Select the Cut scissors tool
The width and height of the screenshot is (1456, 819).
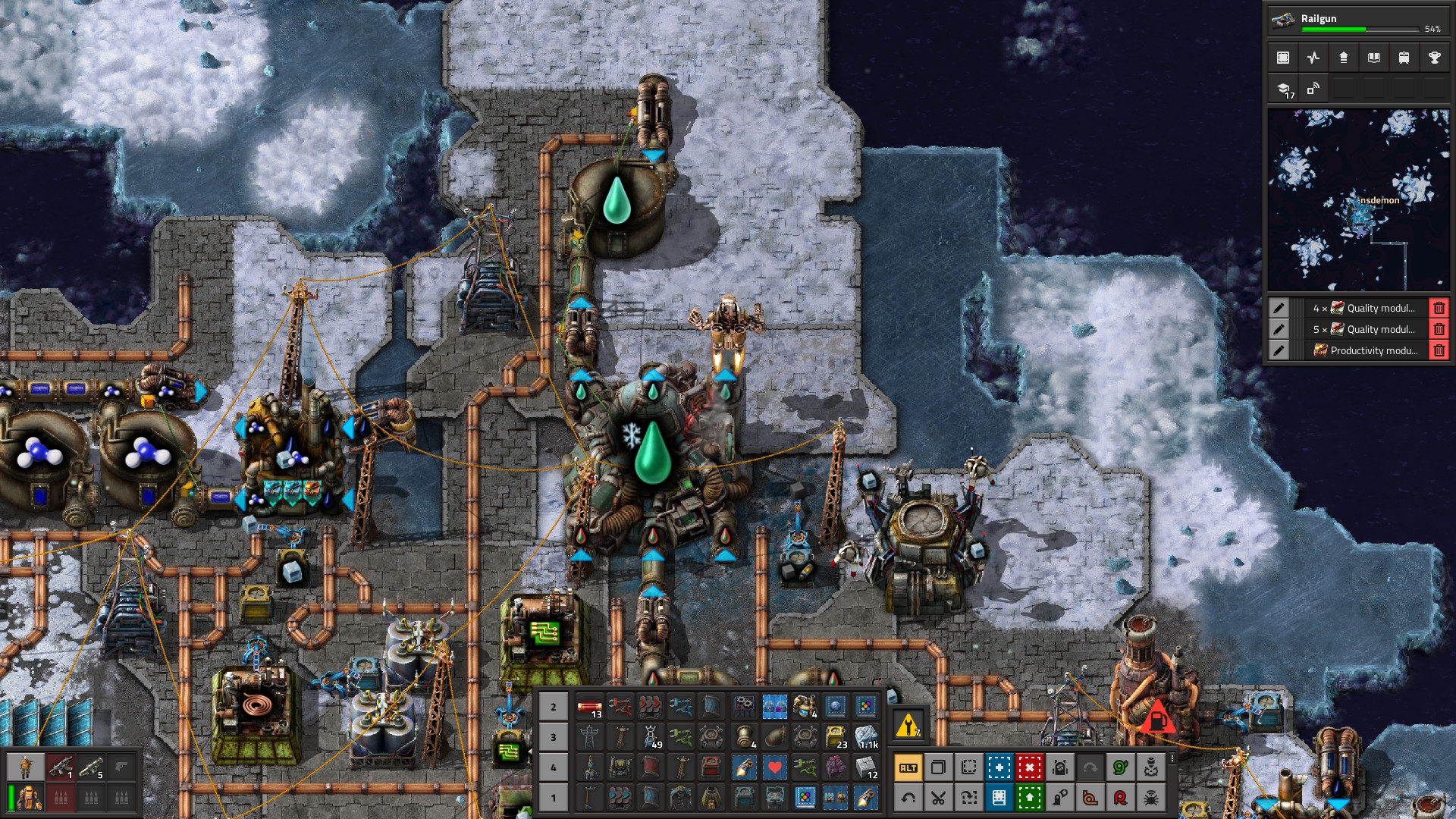[938, 798]
